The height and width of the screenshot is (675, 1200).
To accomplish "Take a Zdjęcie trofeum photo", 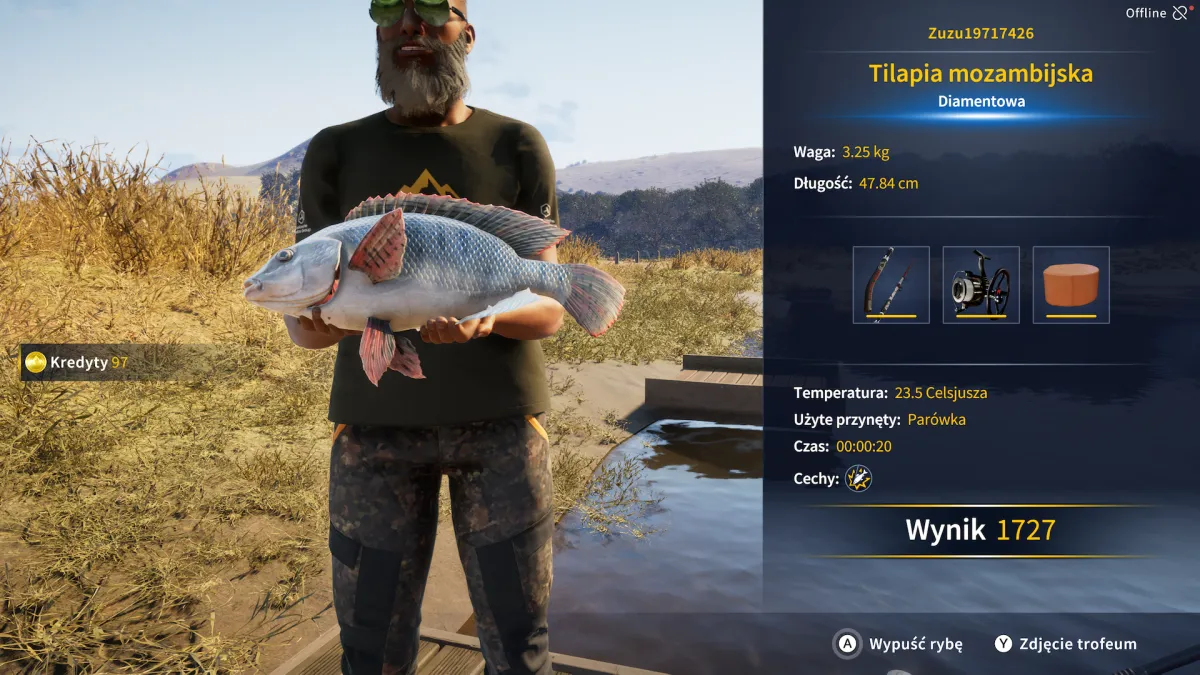I will 1066,644.
